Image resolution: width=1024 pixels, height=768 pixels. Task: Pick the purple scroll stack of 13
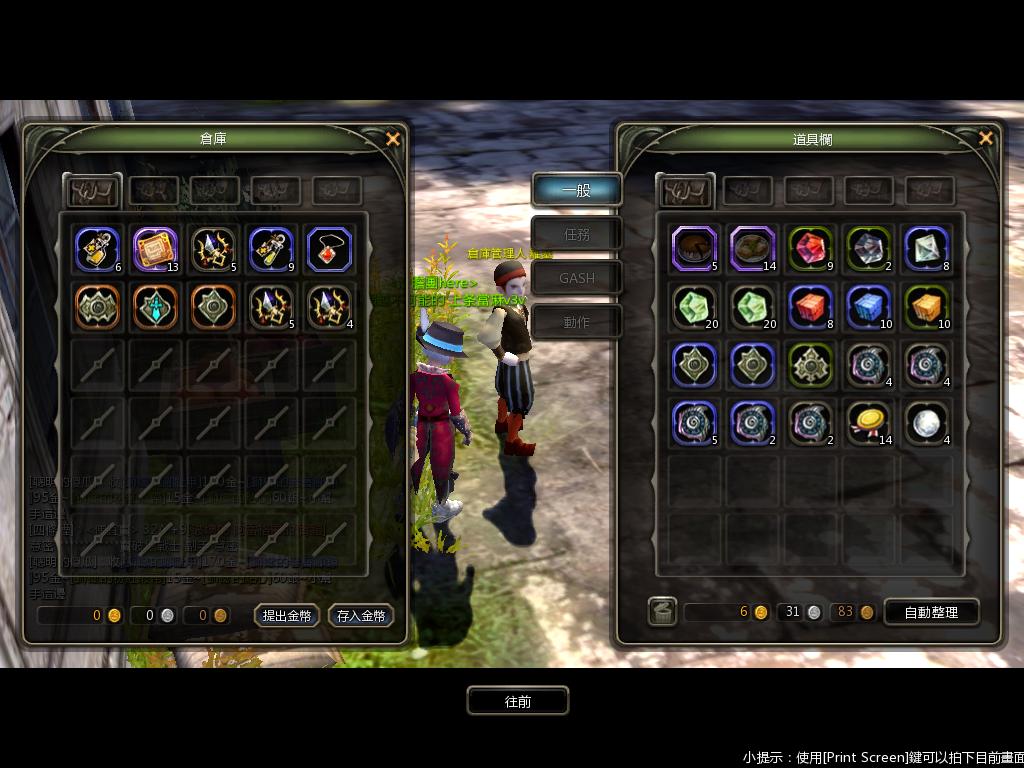155,249
